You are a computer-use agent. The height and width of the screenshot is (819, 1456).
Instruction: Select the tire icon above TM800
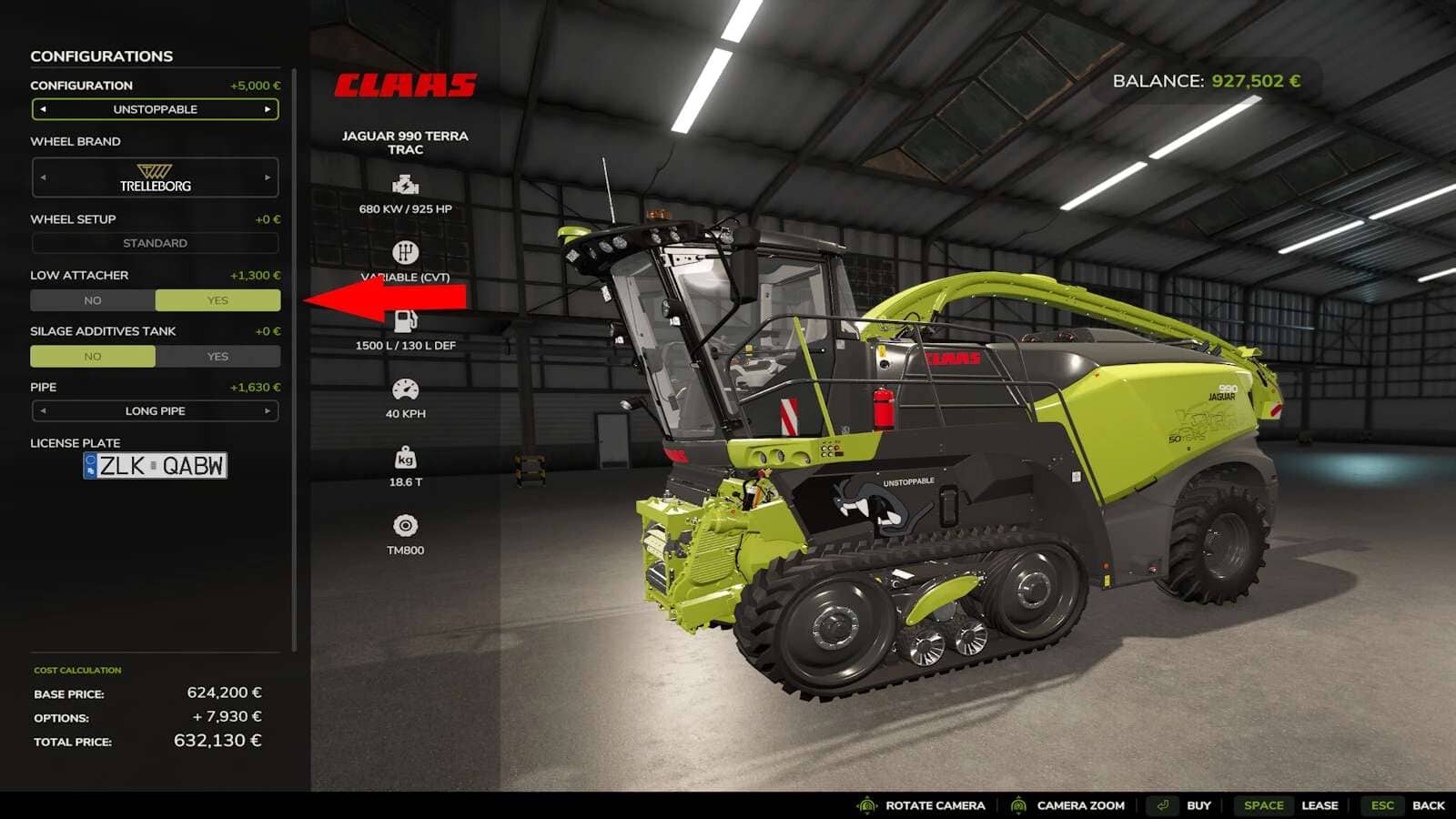tap(404, 522)
